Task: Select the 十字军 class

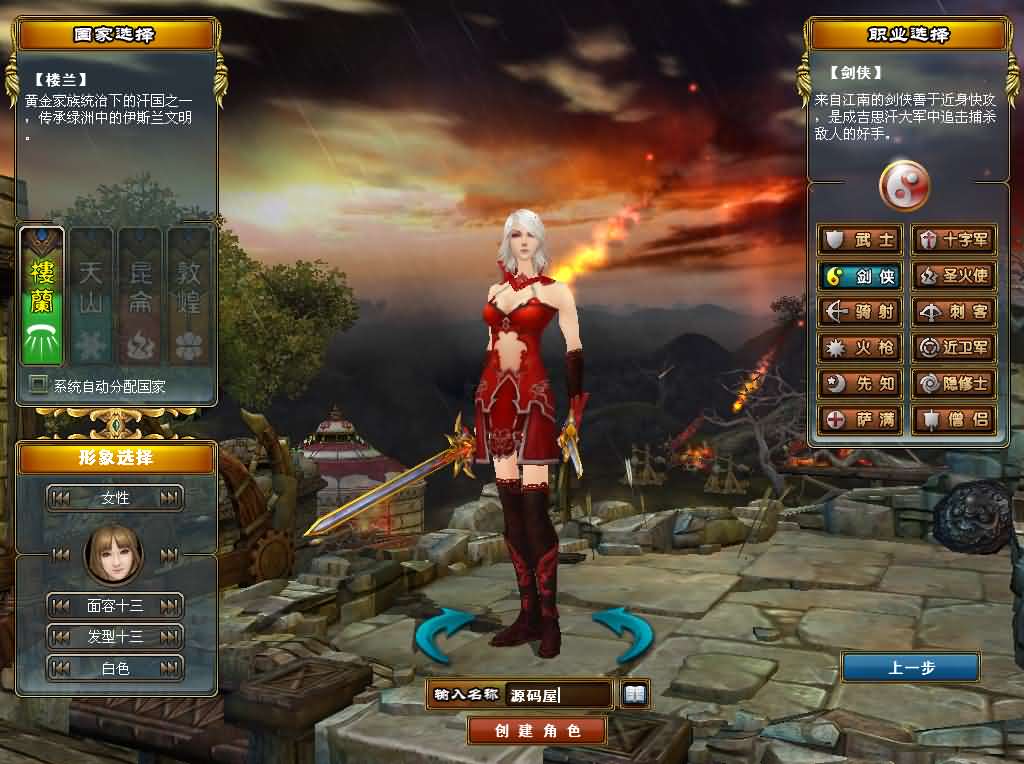Action: pyautogui.click(x=954, y=240)
